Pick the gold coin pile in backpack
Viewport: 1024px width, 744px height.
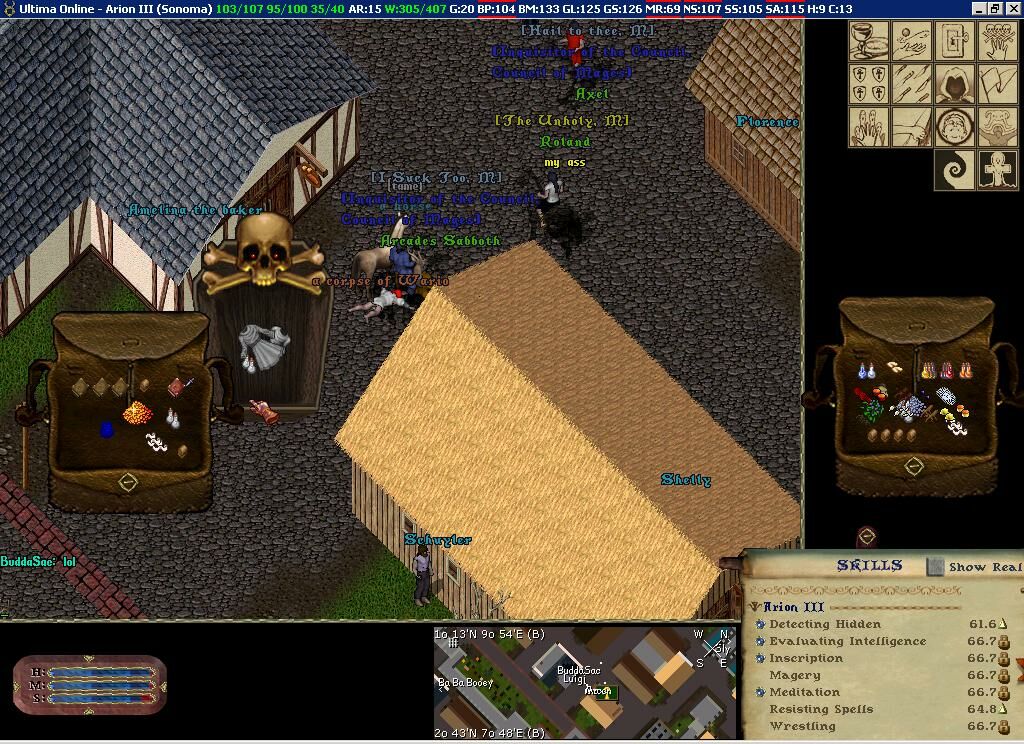[137, 411]
